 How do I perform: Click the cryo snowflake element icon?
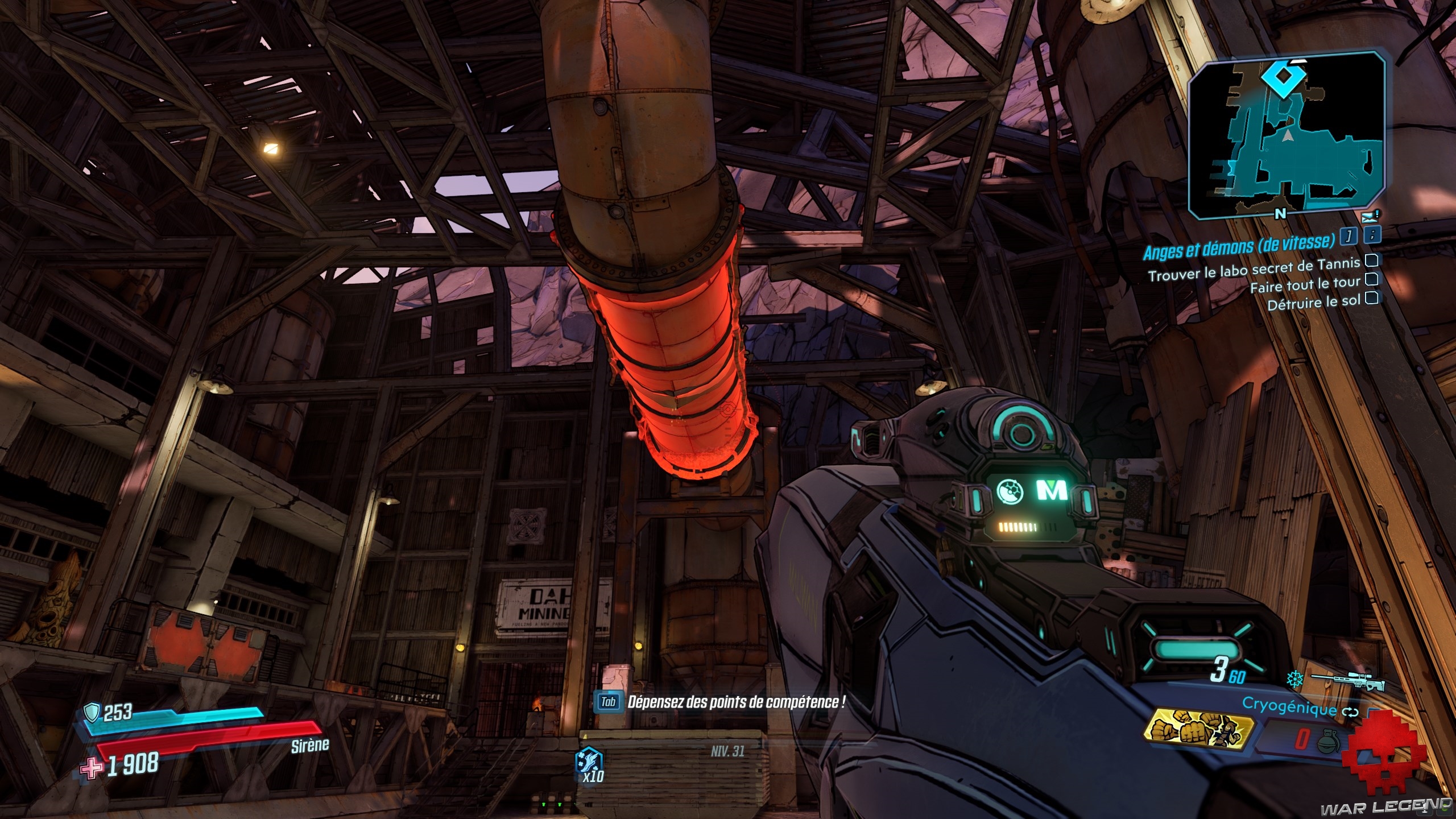pos(1295,679)
